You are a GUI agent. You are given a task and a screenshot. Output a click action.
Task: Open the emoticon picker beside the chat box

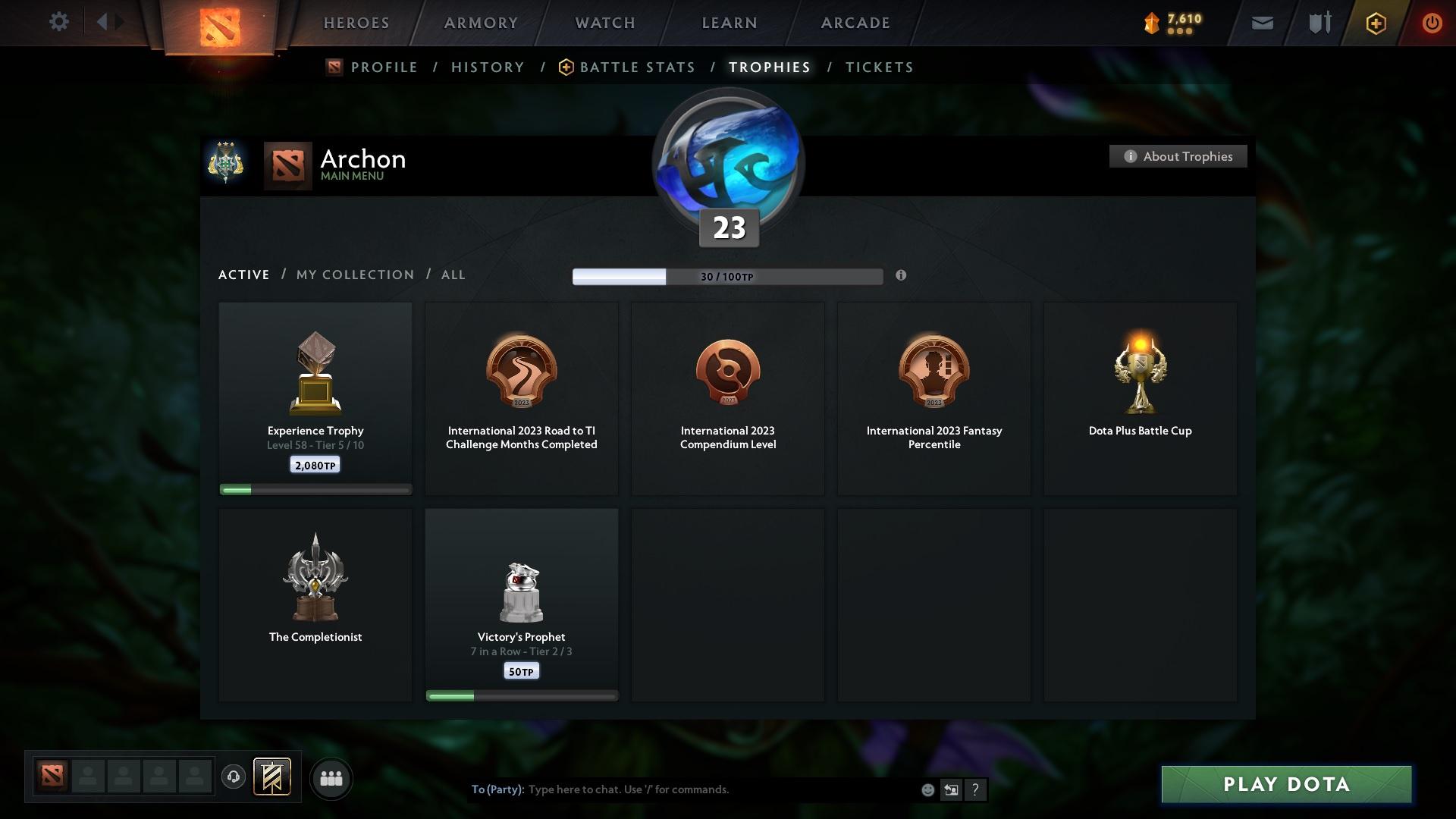click(927, 789)
